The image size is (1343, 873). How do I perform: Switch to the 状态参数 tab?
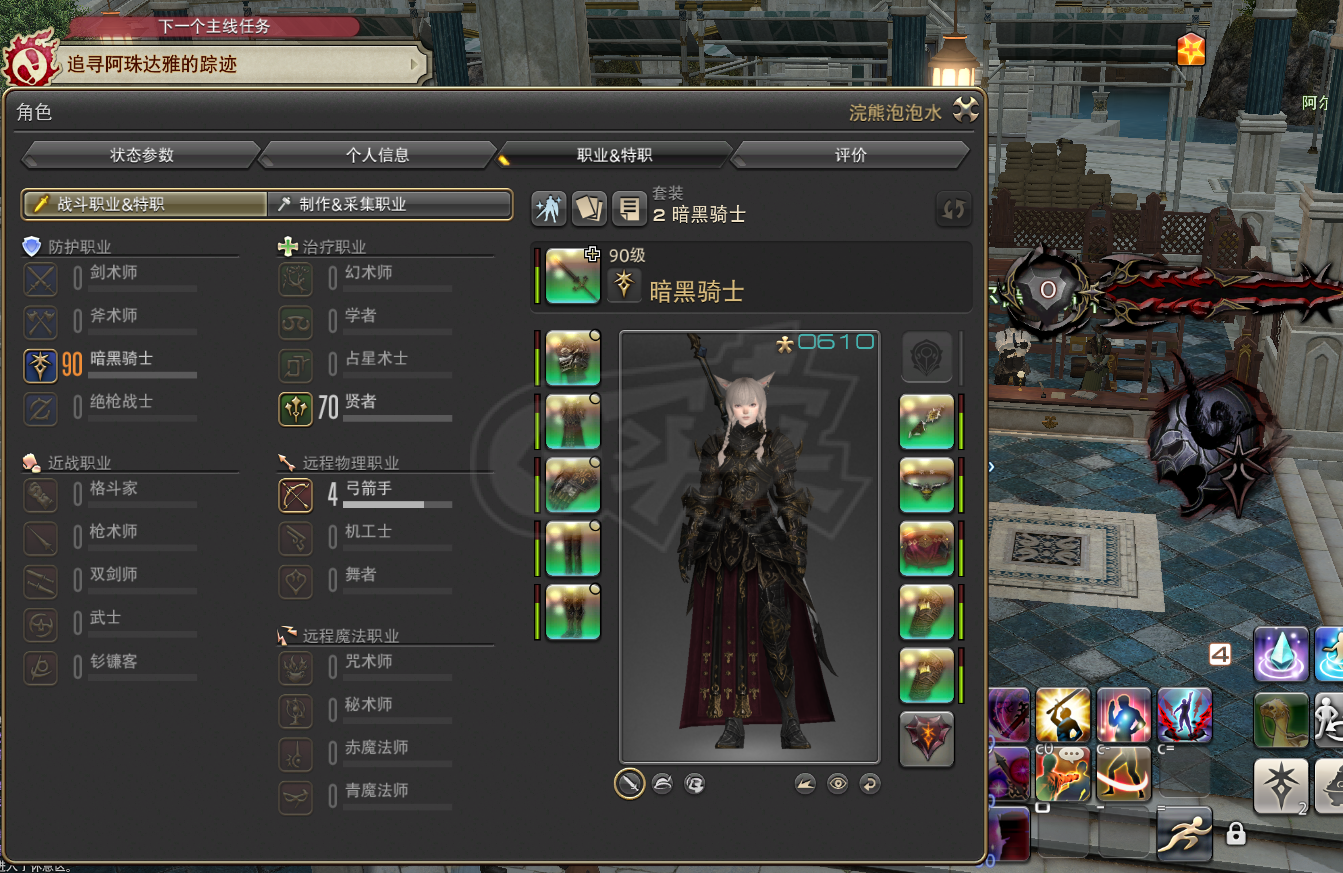coord(141,155)
